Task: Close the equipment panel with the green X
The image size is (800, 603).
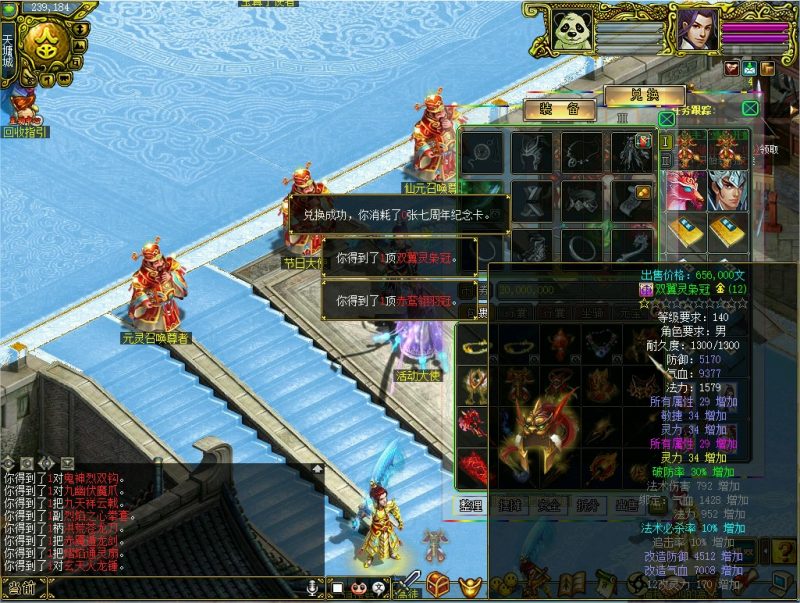Action: [666, 119]
